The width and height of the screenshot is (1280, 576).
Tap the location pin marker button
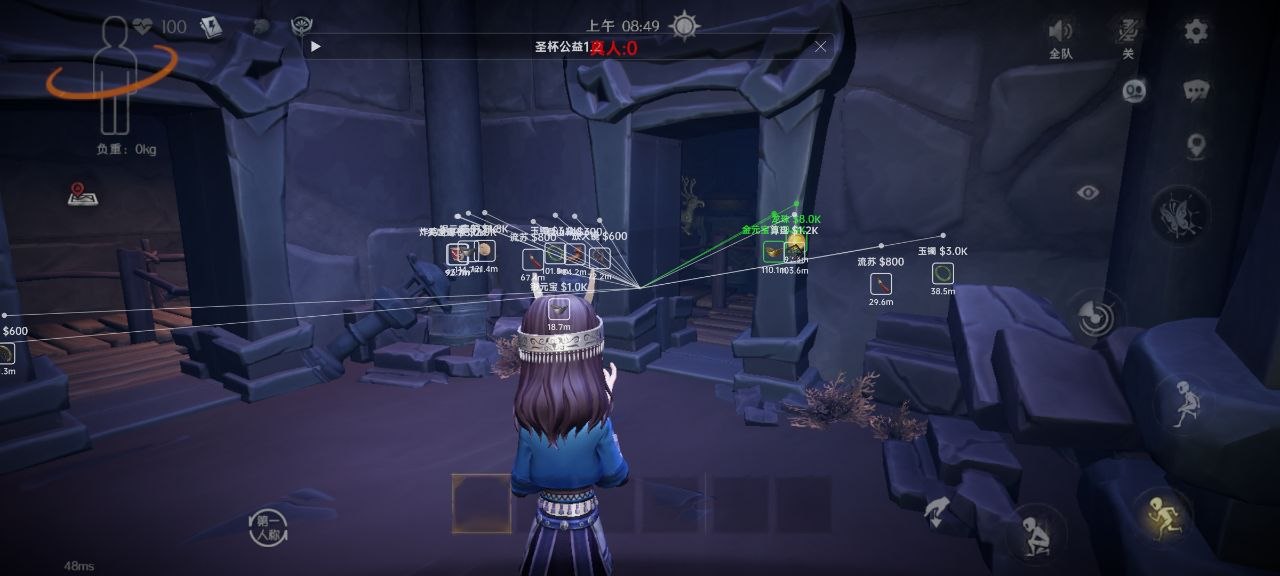tap(1196, 147)
